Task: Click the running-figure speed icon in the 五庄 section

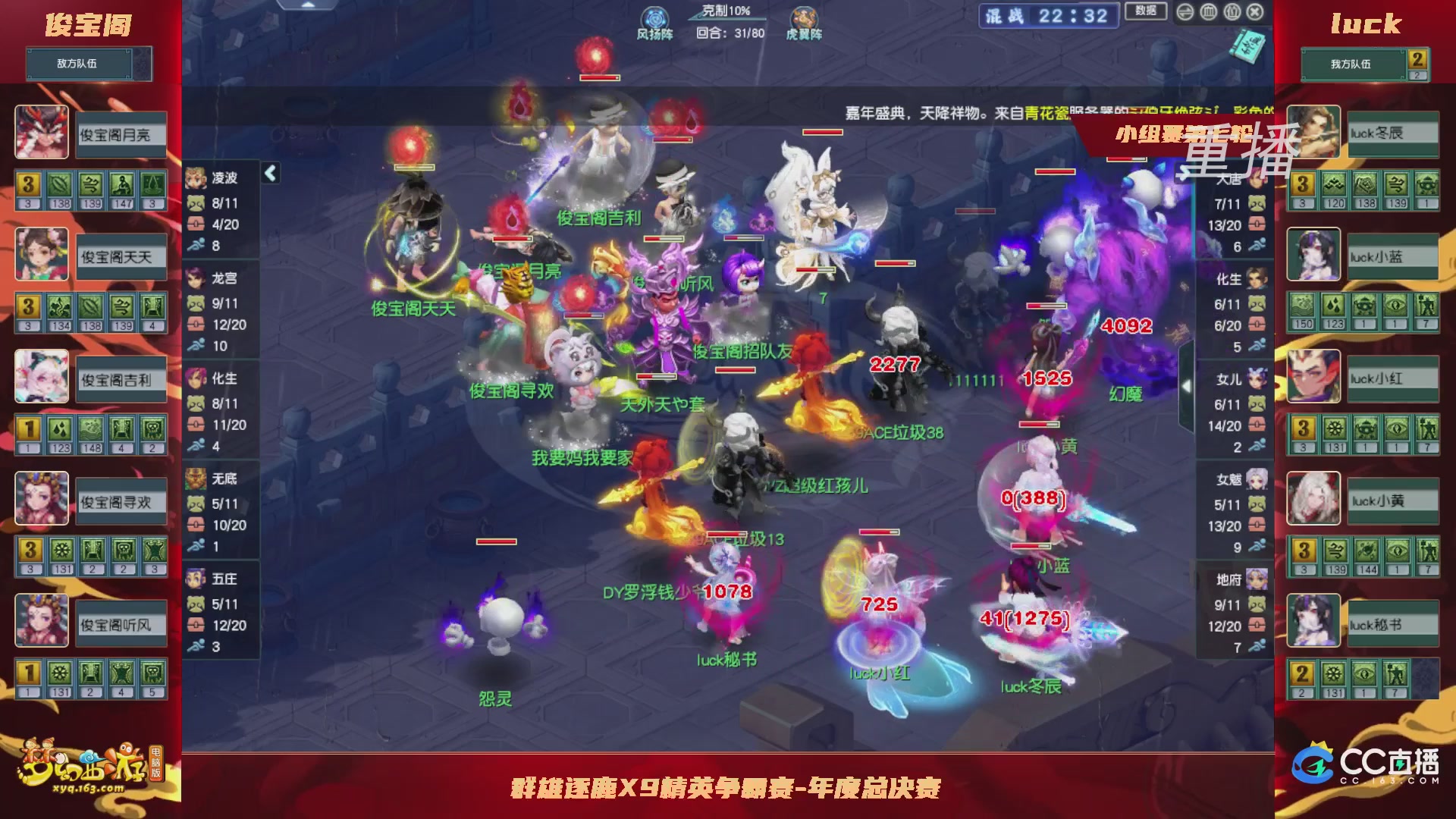Action: click(x=196, y=647)
